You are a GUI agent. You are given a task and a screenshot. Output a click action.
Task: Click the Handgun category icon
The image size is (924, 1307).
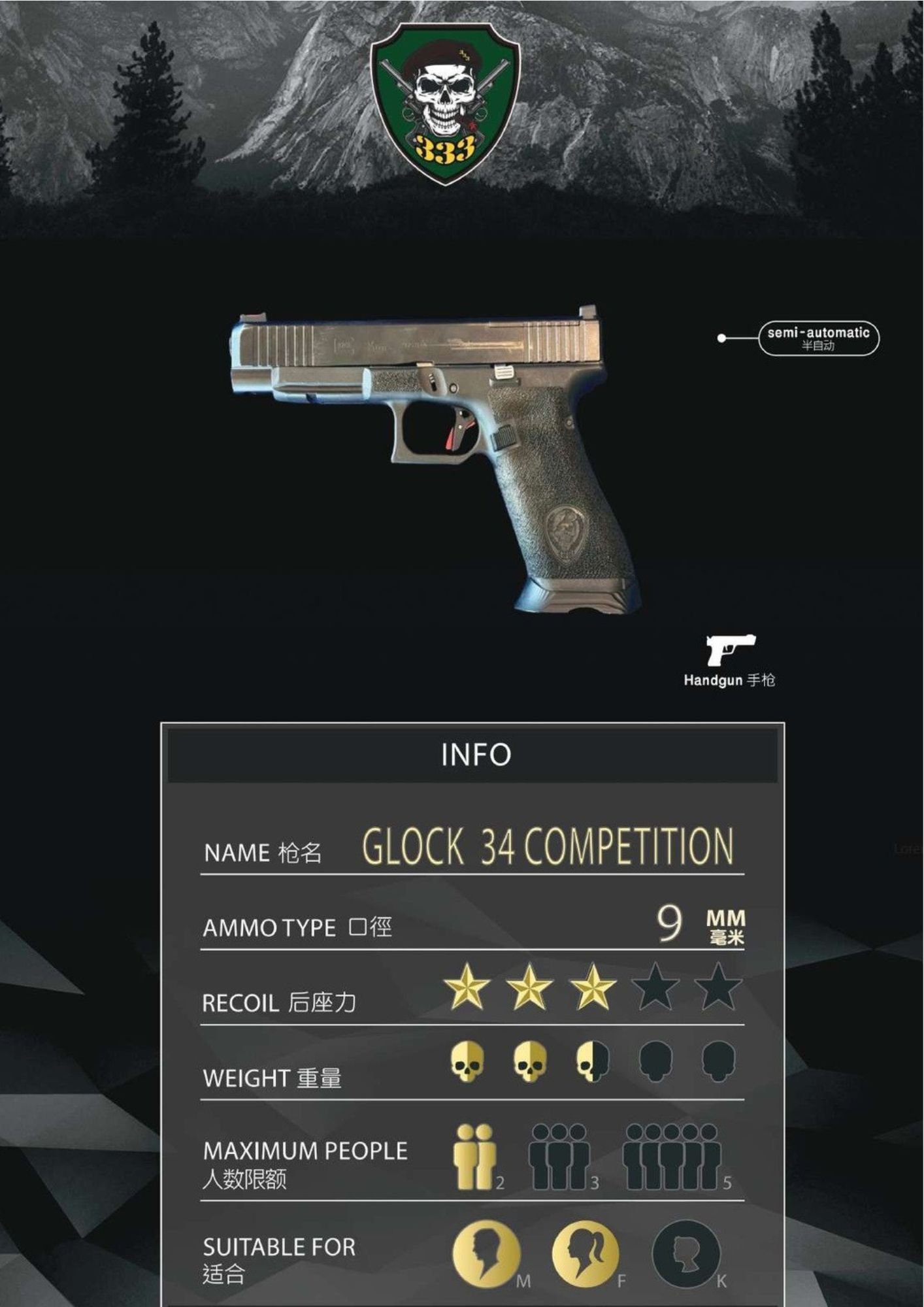(x=730, y=650)
